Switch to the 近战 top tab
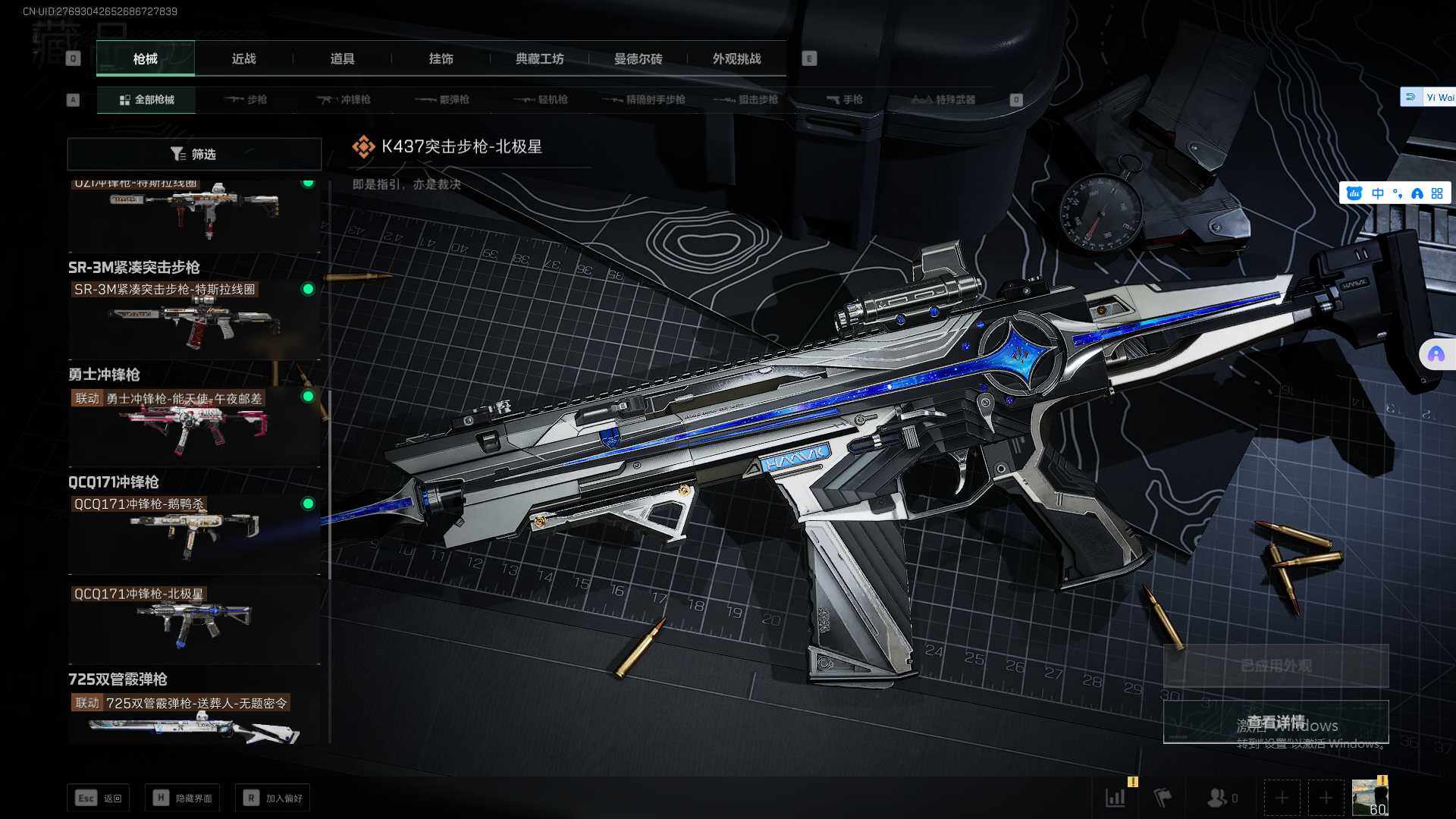Viewport: 1456px width, 819px height. [x=243, y=58]
